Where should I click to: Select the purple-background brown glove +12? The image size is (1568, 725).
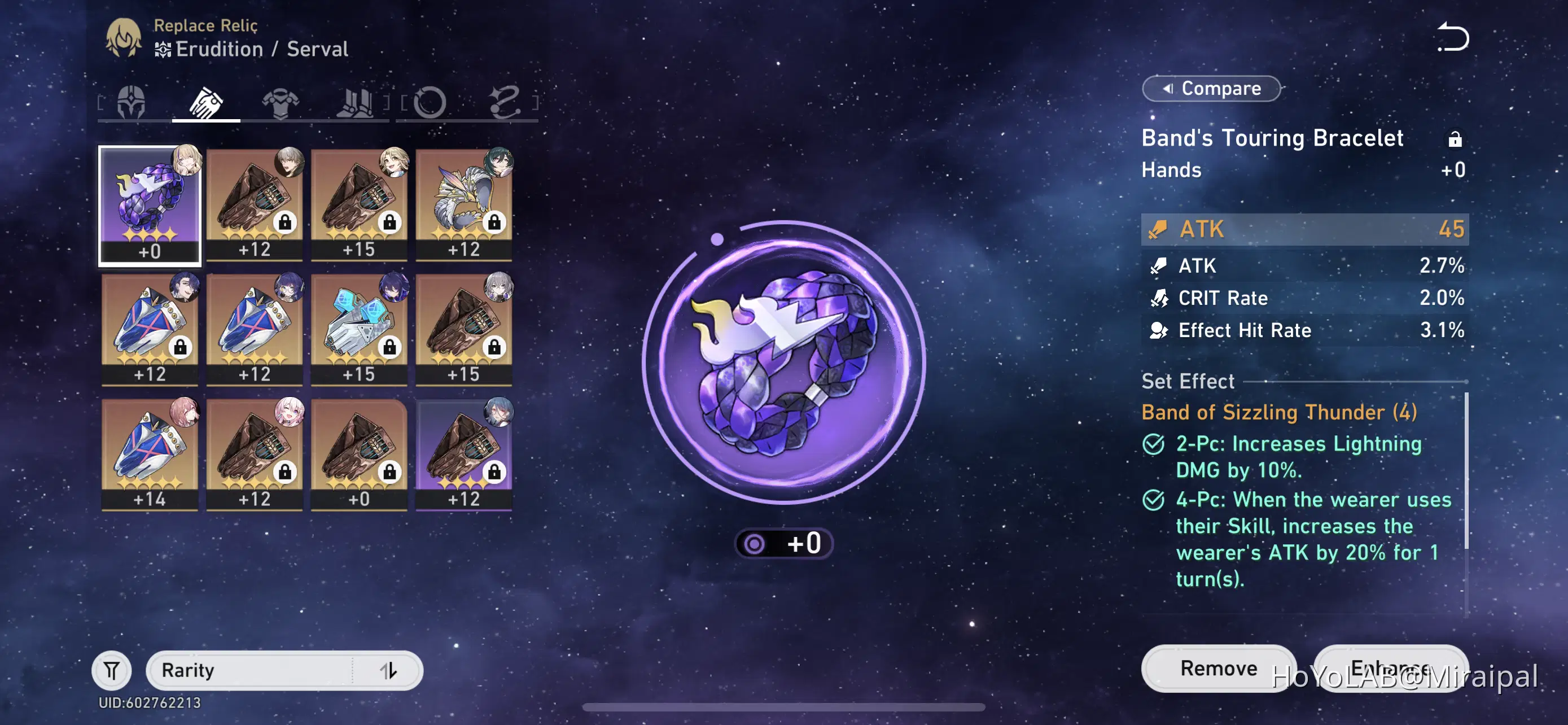(464, 454)
